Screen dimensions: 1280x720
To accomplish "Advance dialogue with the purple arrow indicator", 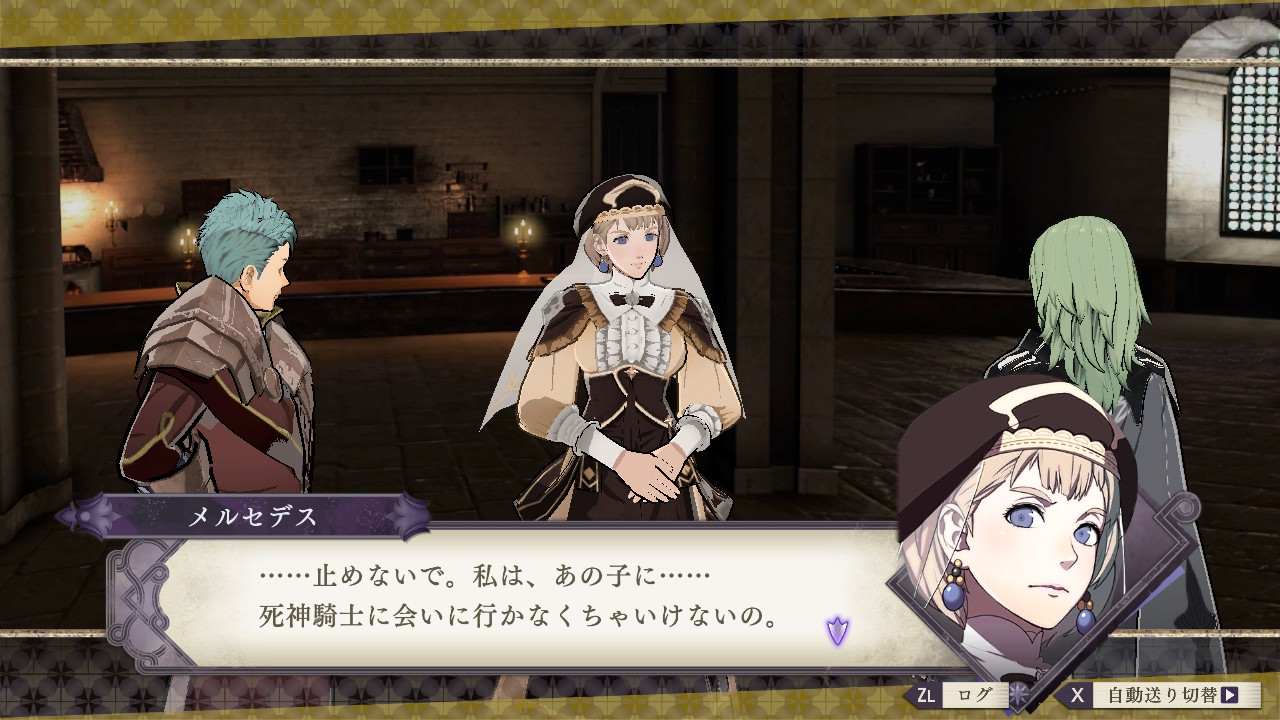I will coord(837,630).
